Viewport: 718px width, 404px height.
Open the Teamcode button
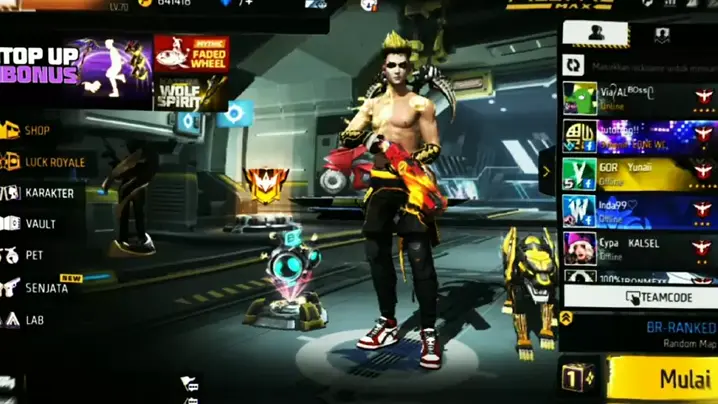pyautogui.click(x=640, y=297)
